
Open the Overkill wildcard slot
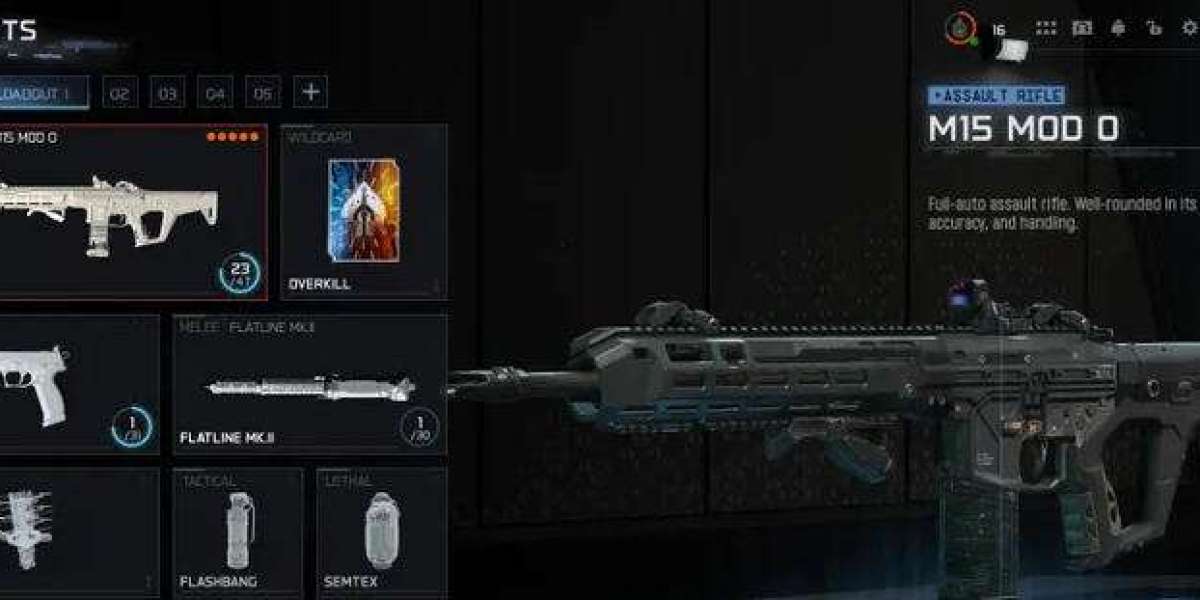point(364,212)
